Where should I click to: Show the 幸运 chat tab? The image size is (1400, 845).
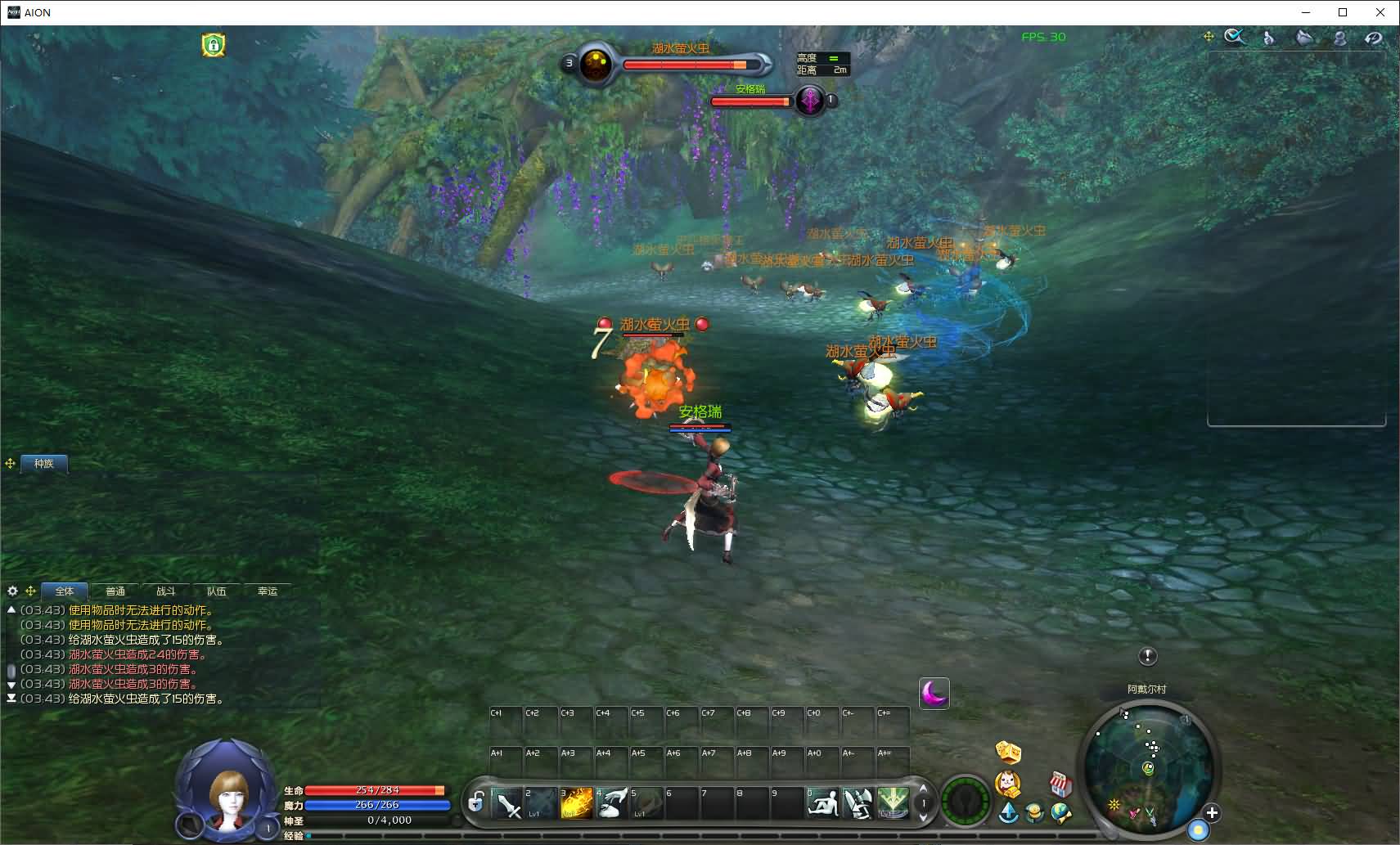(268, 591)
